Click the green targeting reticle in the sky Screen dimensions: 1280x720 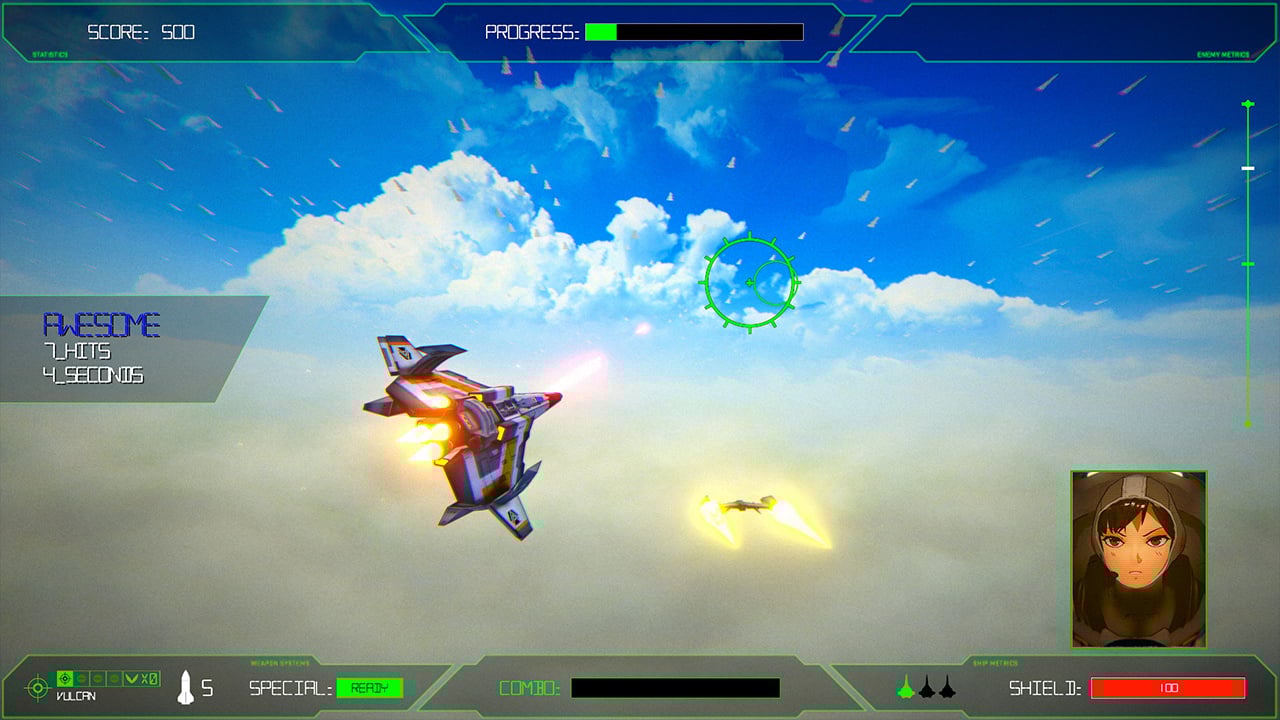coord(748,280)
